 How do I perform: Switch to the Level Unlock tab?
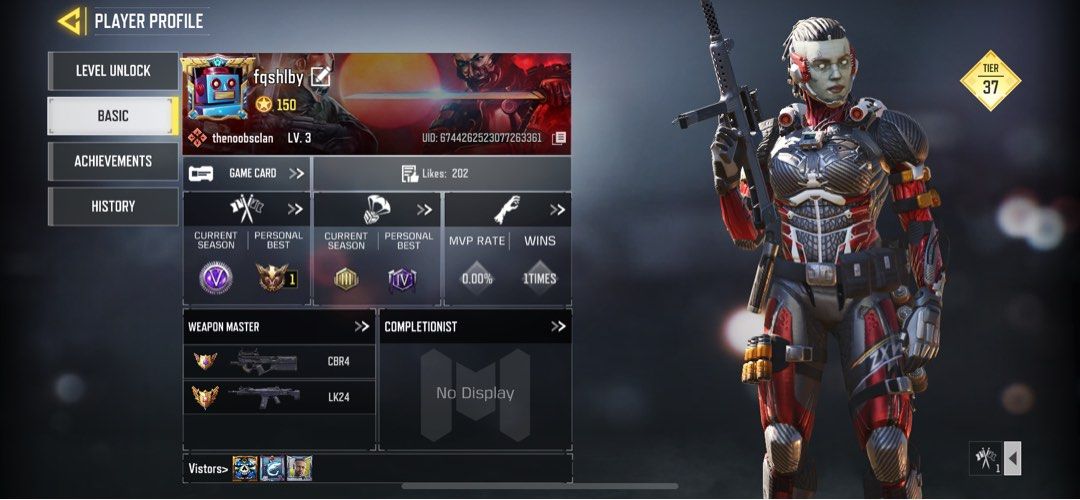tap(113, 71)
